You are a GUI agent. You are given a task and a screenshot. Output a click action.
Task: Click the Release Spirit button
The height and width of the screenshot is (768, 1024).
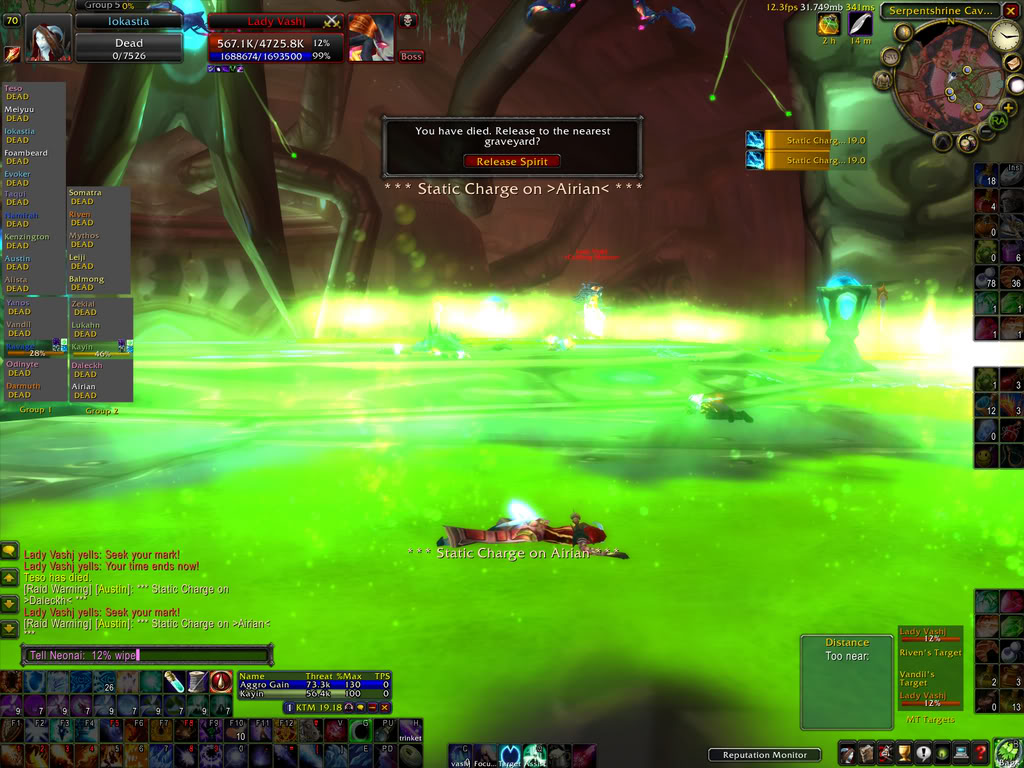click(x=511, y=161)
